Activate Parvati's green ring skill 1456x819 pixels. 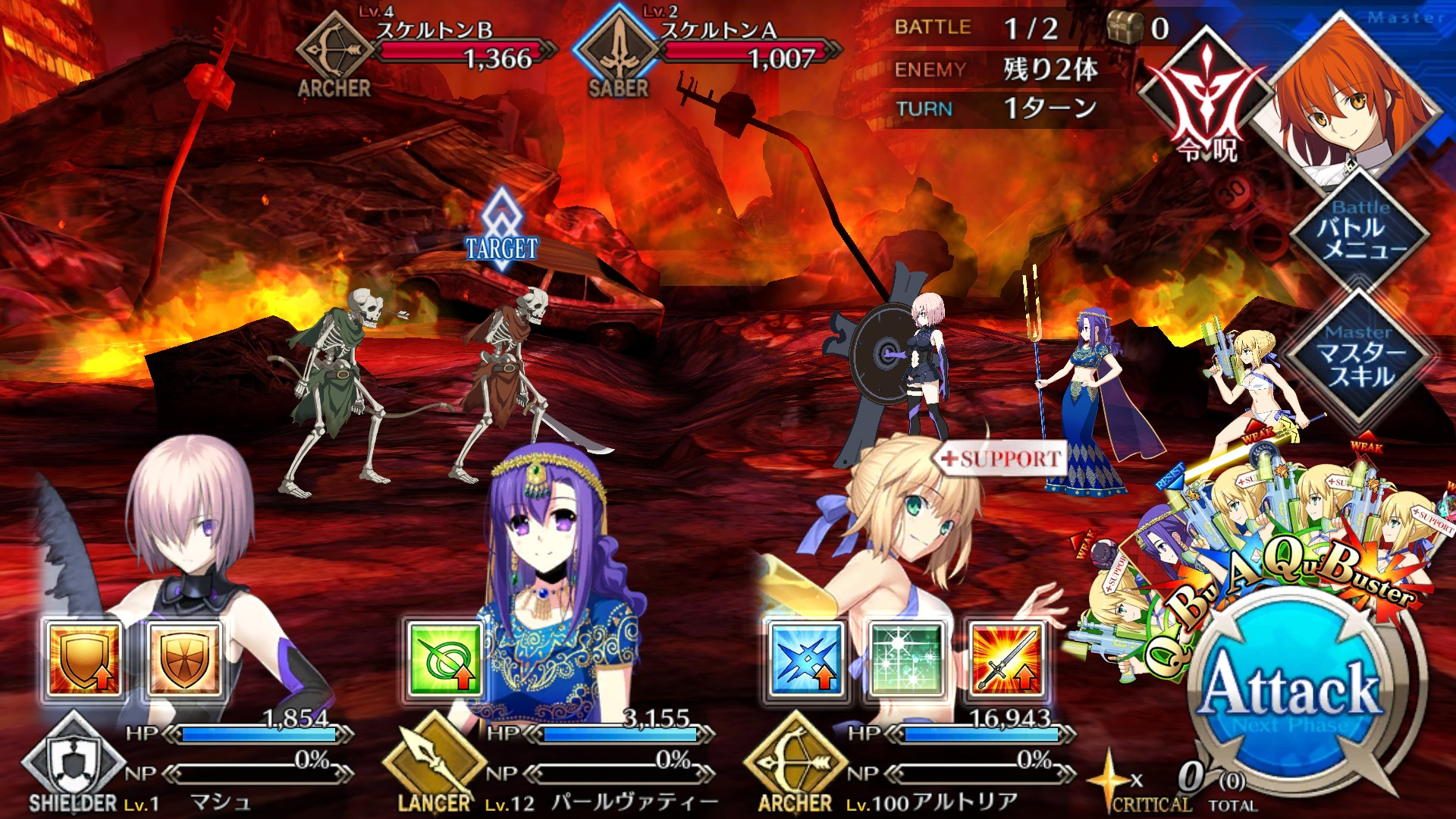click(x=444, y=658)
